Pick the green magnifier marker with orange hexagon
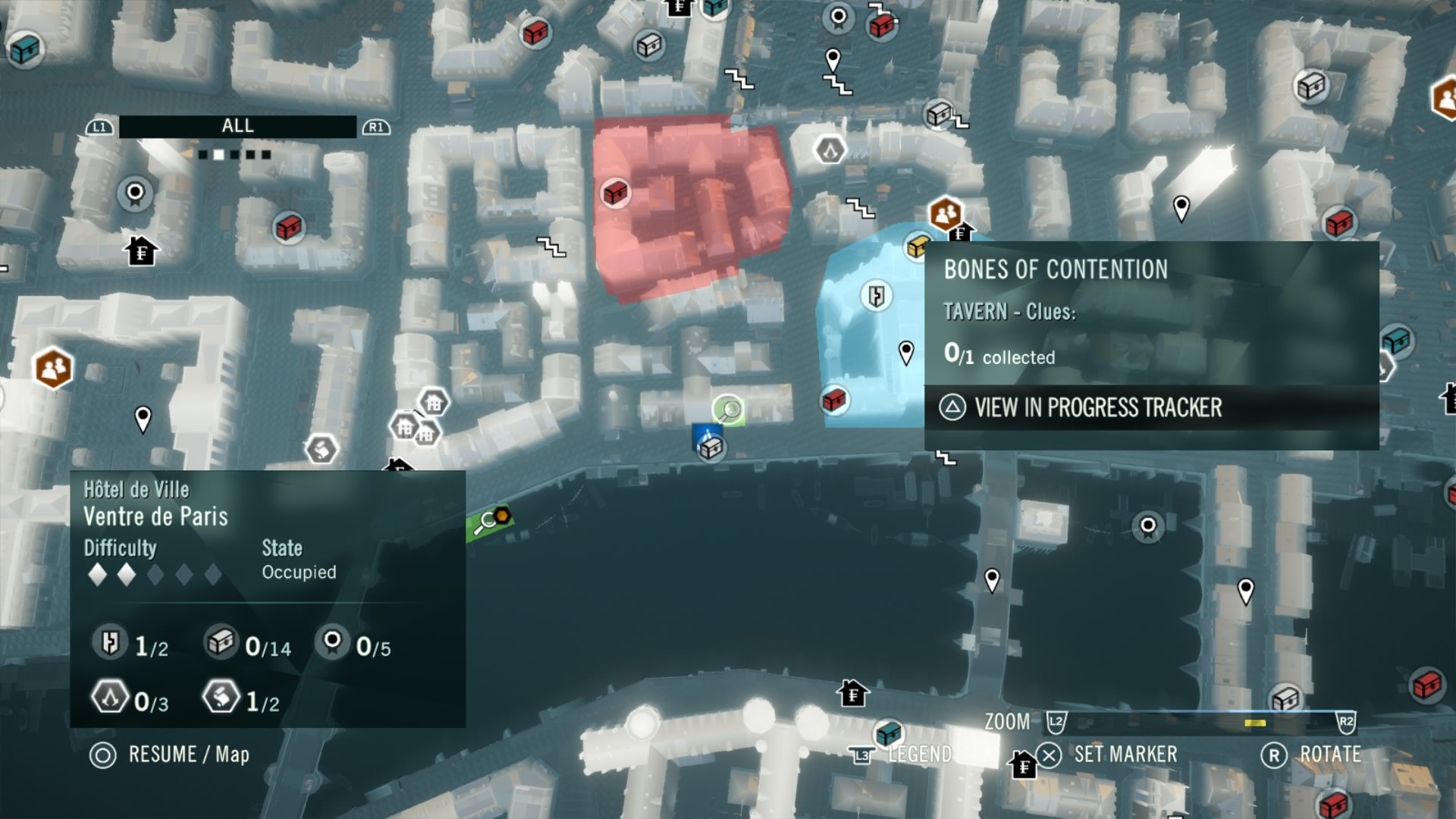Image resolution: width=1456 pixels, height=819 pixels. [x=491, y=521]
